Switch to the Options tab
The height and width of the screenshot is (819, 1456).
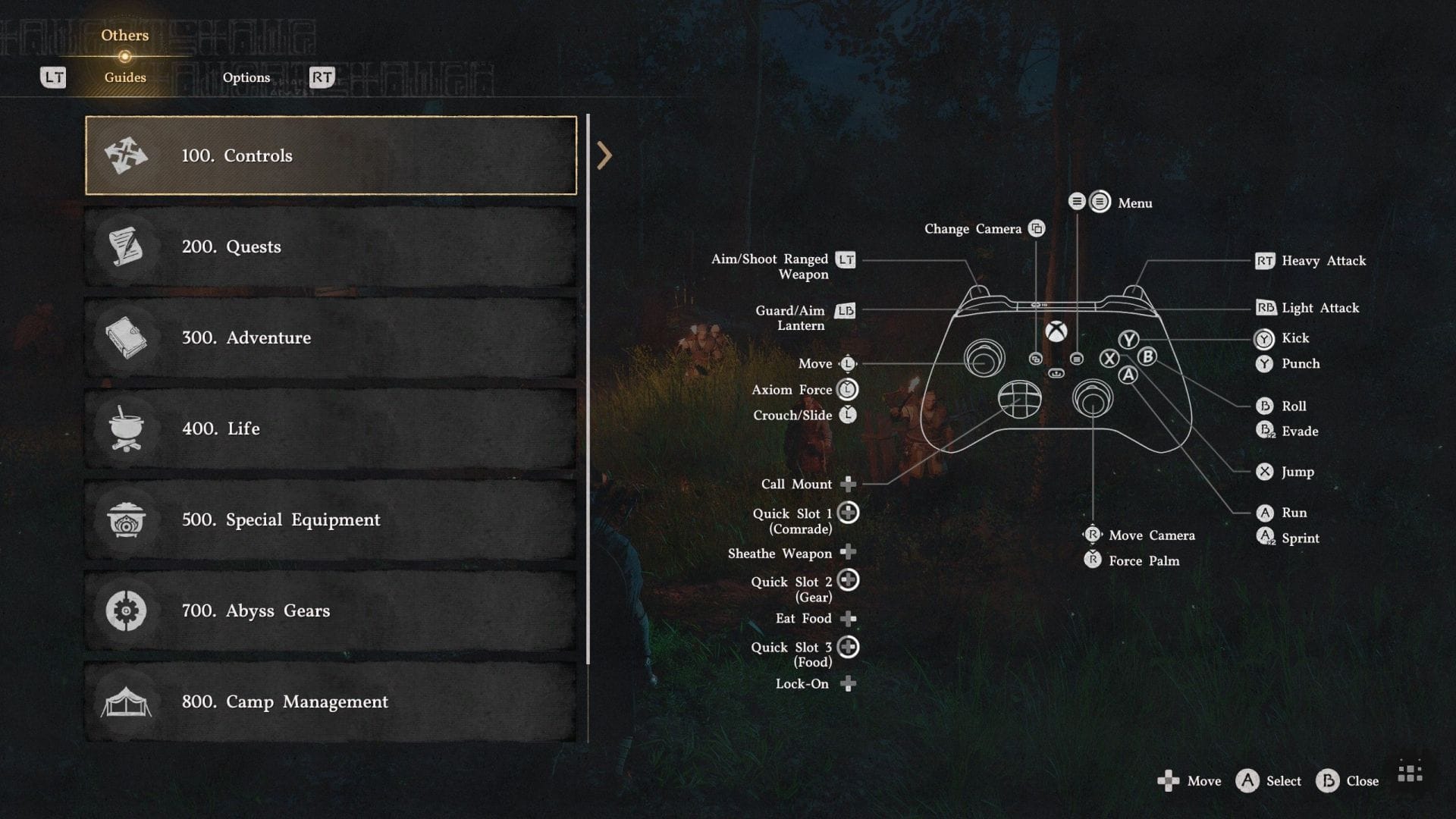pos(246,77)
